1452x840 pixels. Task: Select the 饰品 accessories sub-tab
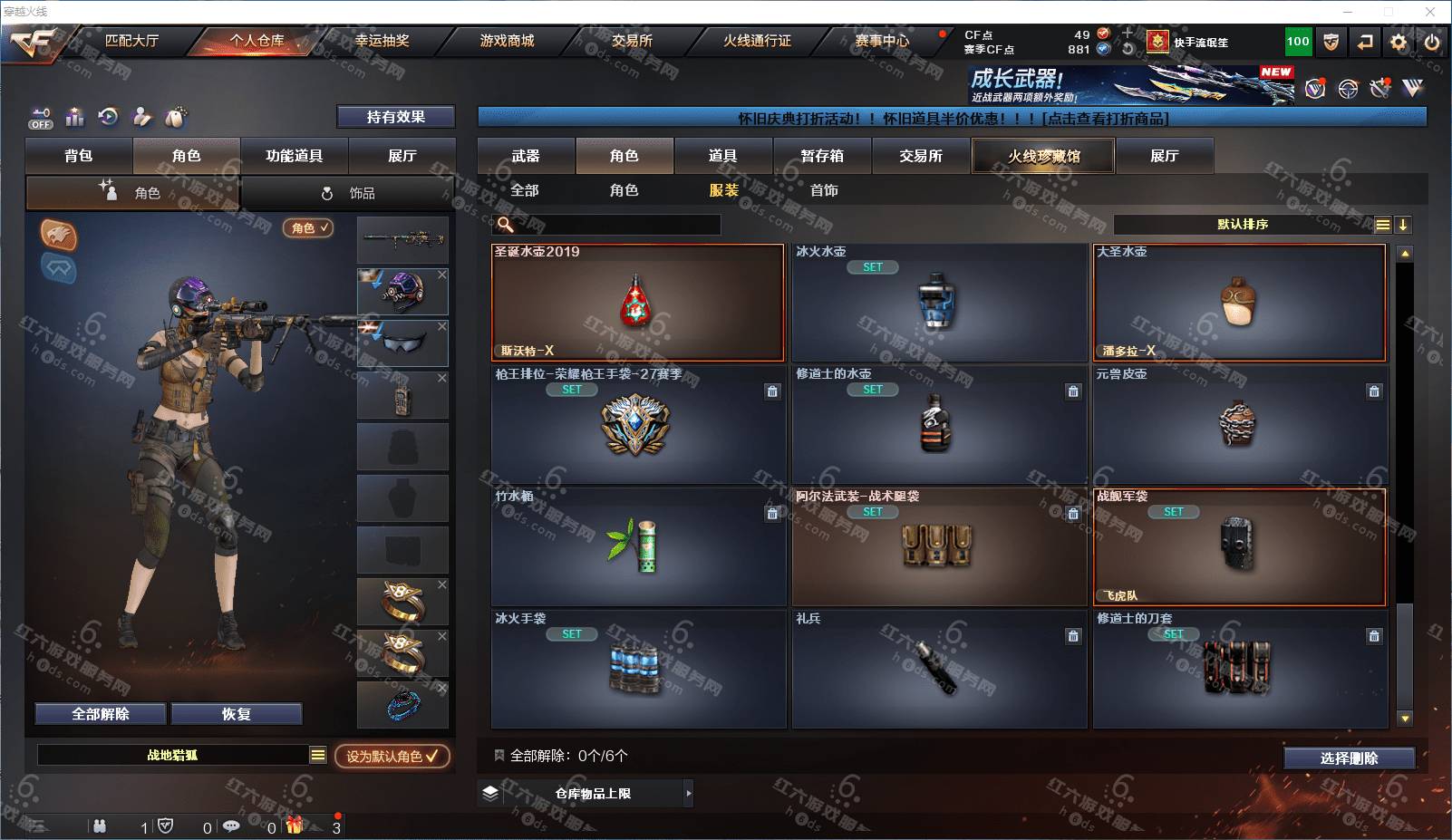coord(349,193)
